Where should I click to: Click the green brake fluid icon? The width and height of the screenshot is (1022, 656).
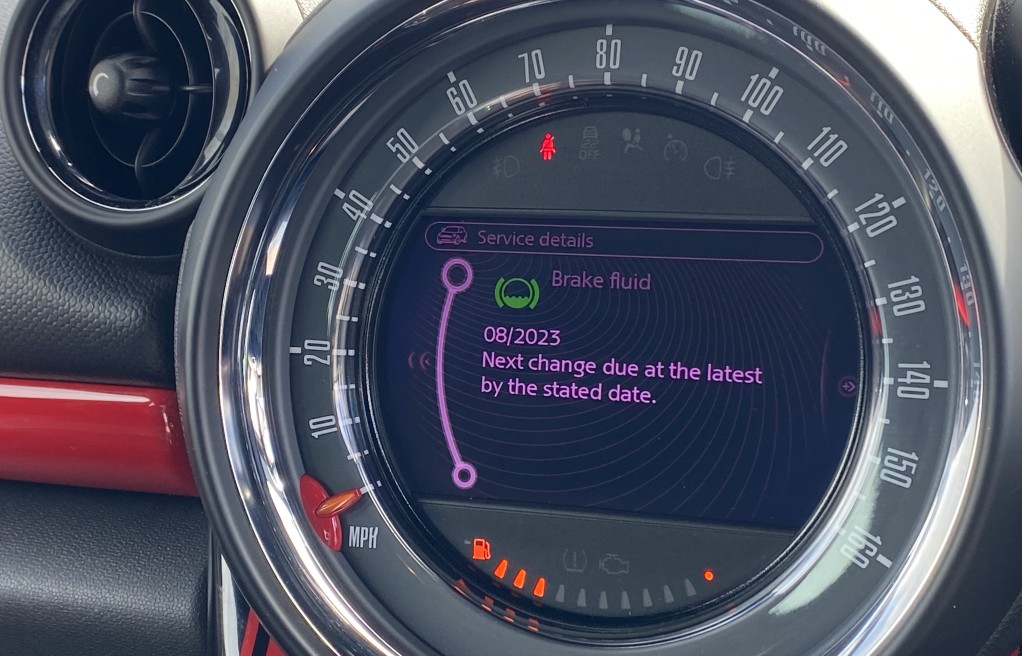click(x=517, y=291)
